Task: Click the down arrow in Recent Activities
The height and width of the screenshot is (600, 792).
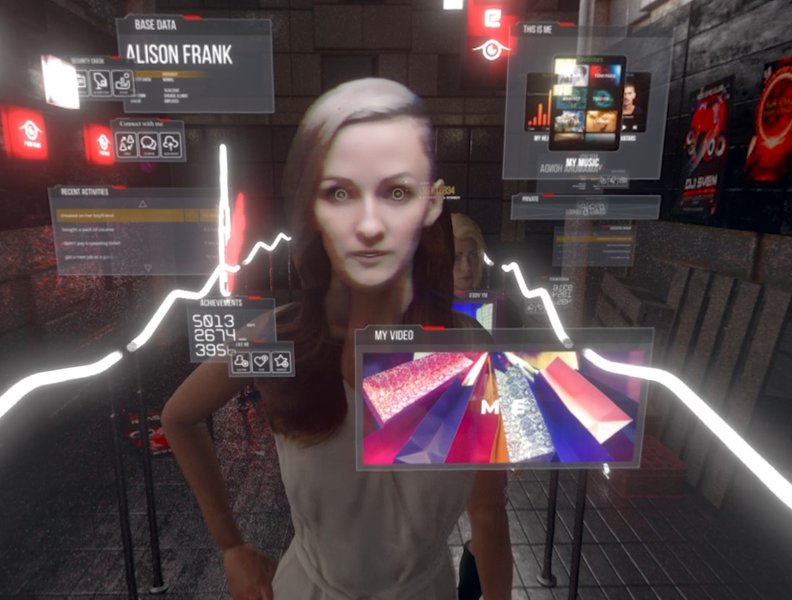Action: (x=146, y=268)
